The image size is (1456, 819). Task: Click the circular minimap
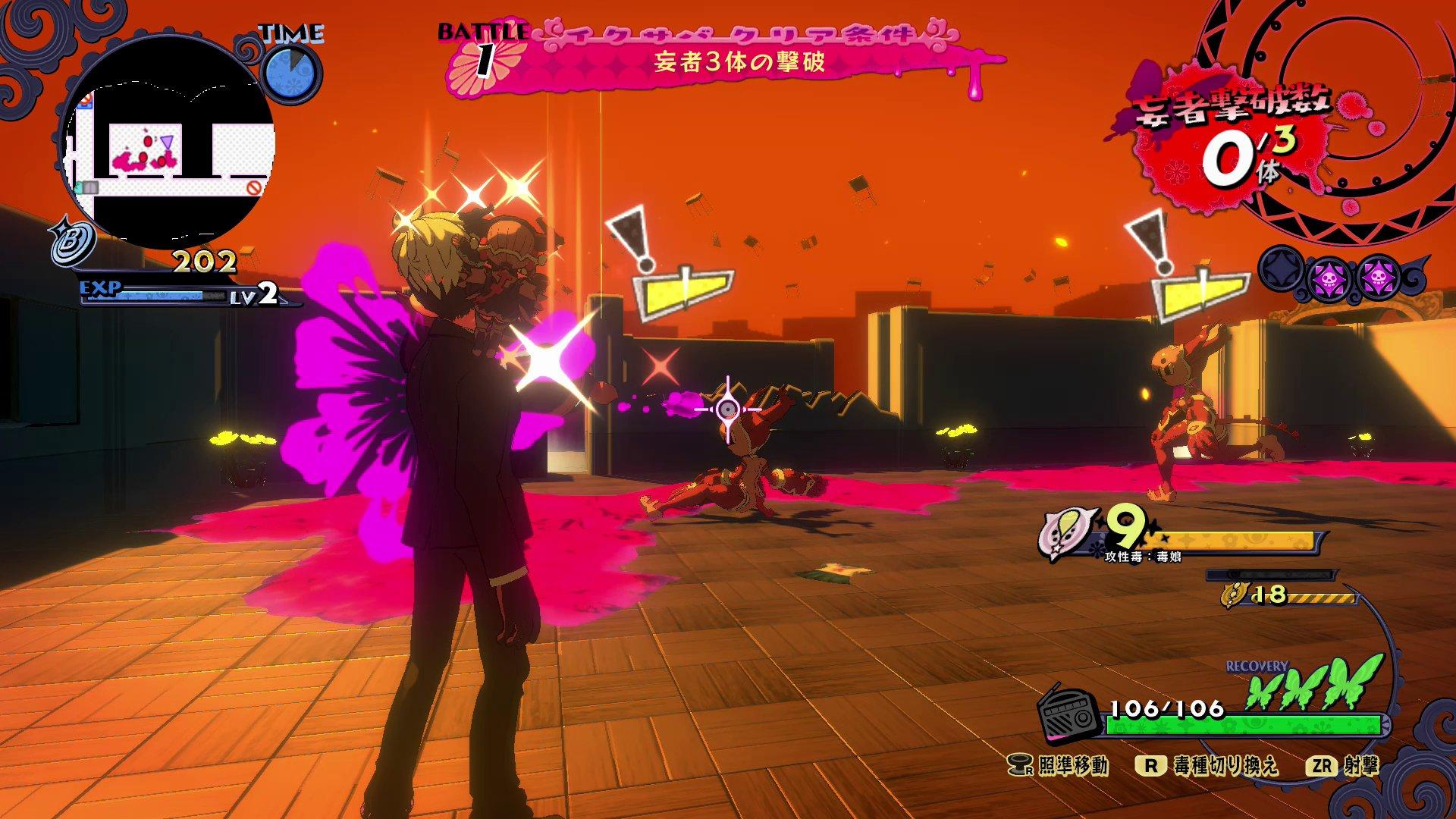(x=167, y=146)
